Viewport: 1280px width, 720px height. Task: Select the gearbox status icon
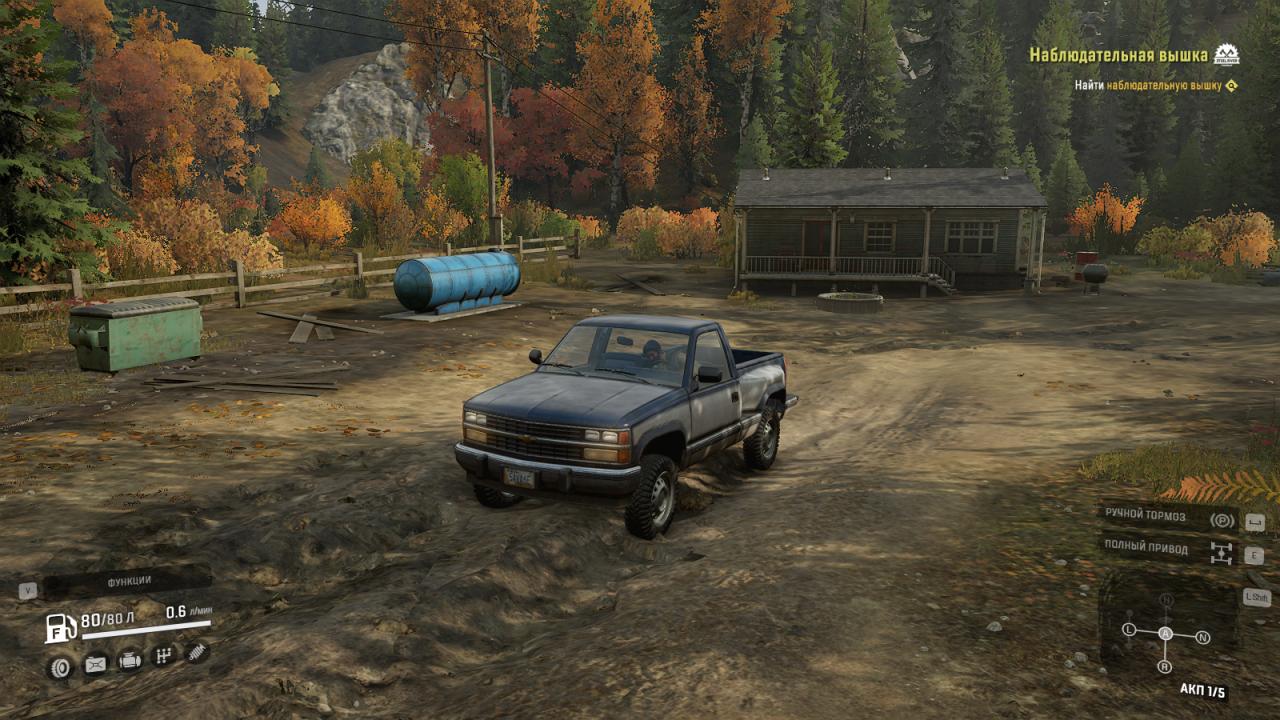pyautogui.click(x=163, y=656)
